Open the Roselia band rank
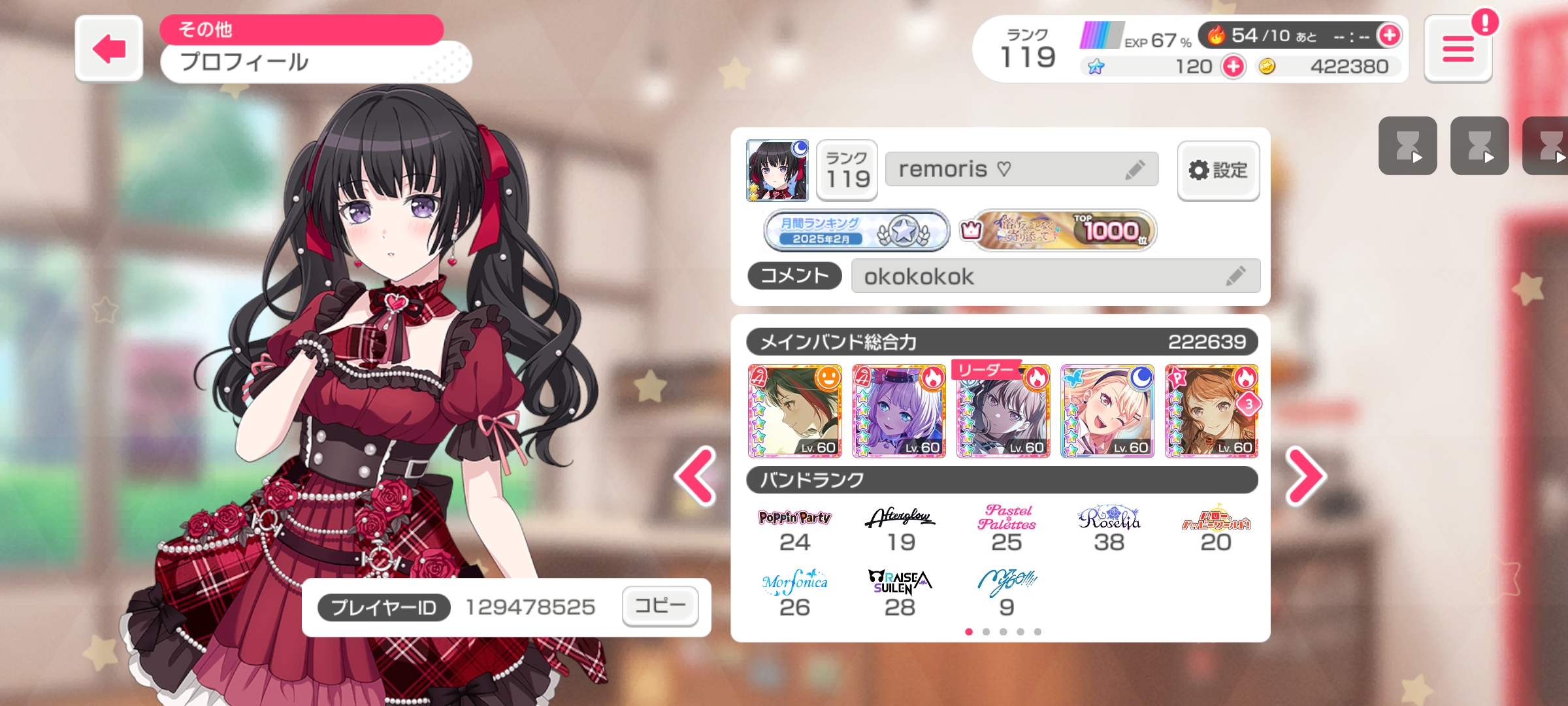The image size is (1568, 706). click(x=1109, y=529)
